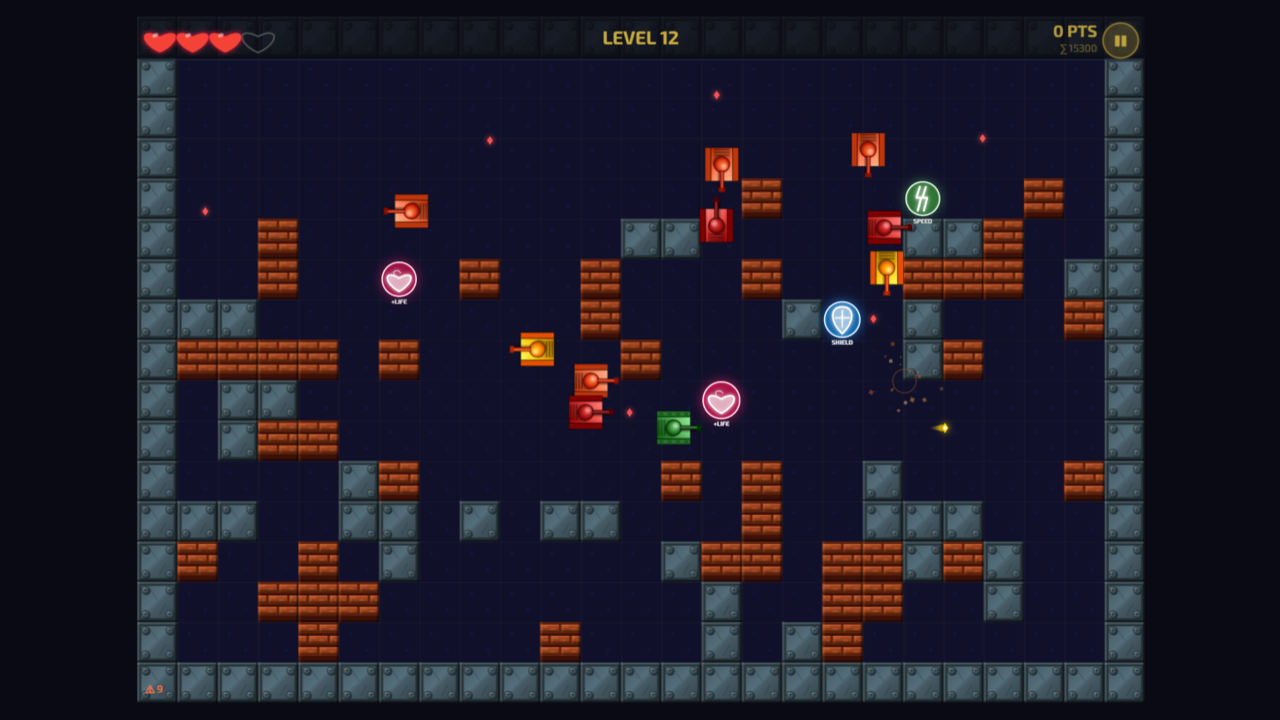Click the orange tank at the top edge
Screen dimensions: 1280x720
coord(866,150)
